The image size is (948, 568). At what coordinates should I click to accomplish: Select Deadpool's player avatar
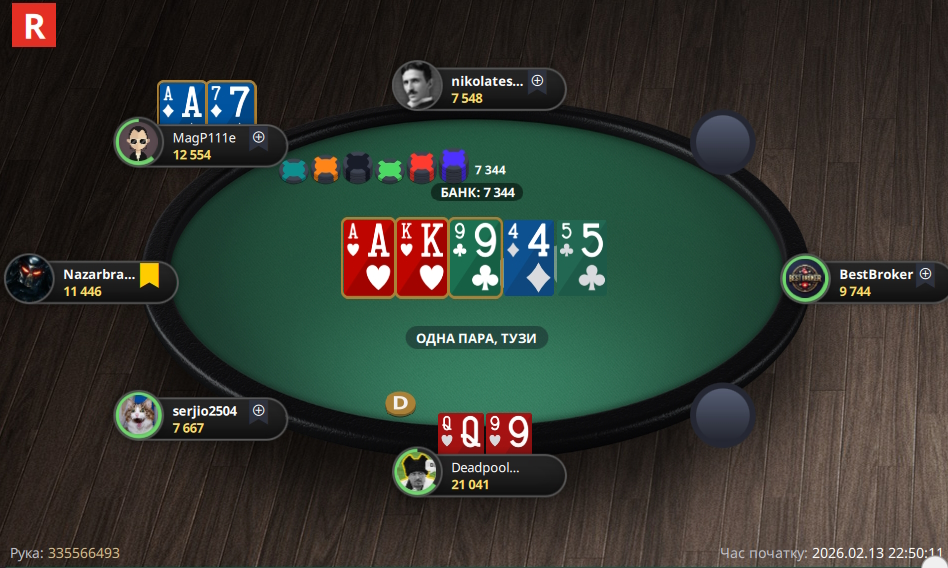click(416, 470)
